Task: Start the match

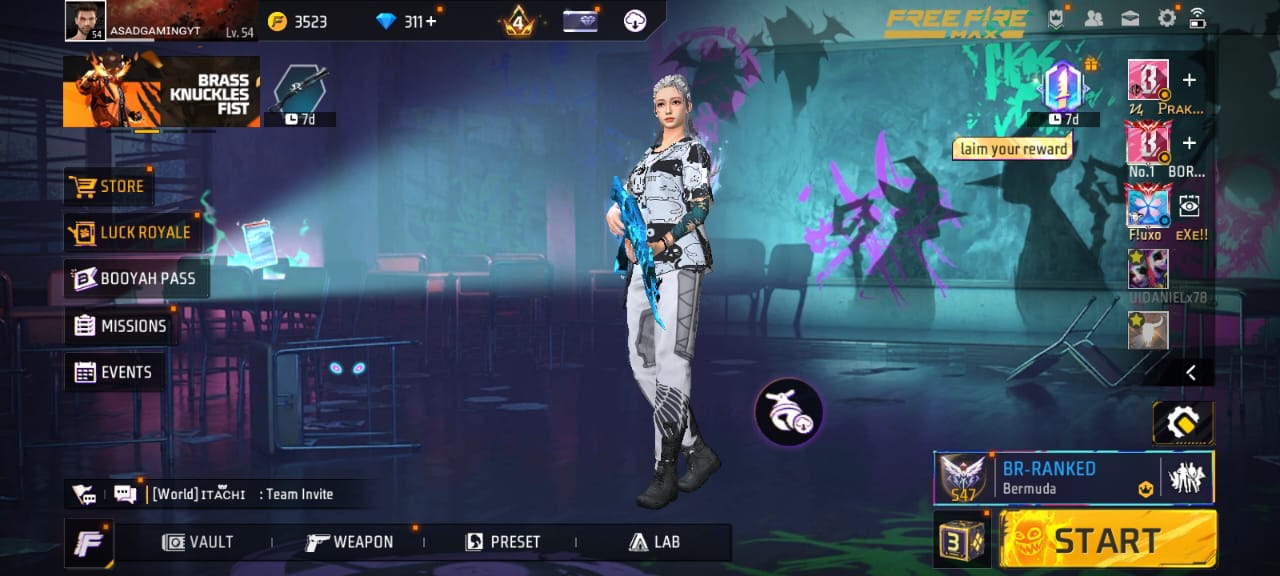Action: point(1108,540)
